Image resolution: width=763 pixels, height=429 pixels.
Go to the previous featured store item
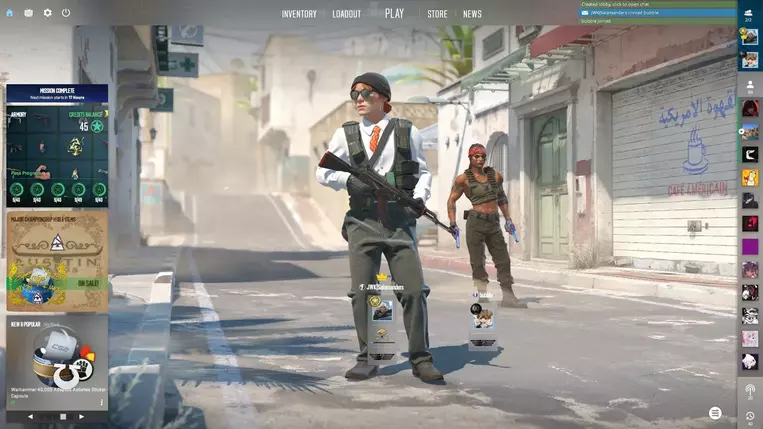tap(30, 416)
